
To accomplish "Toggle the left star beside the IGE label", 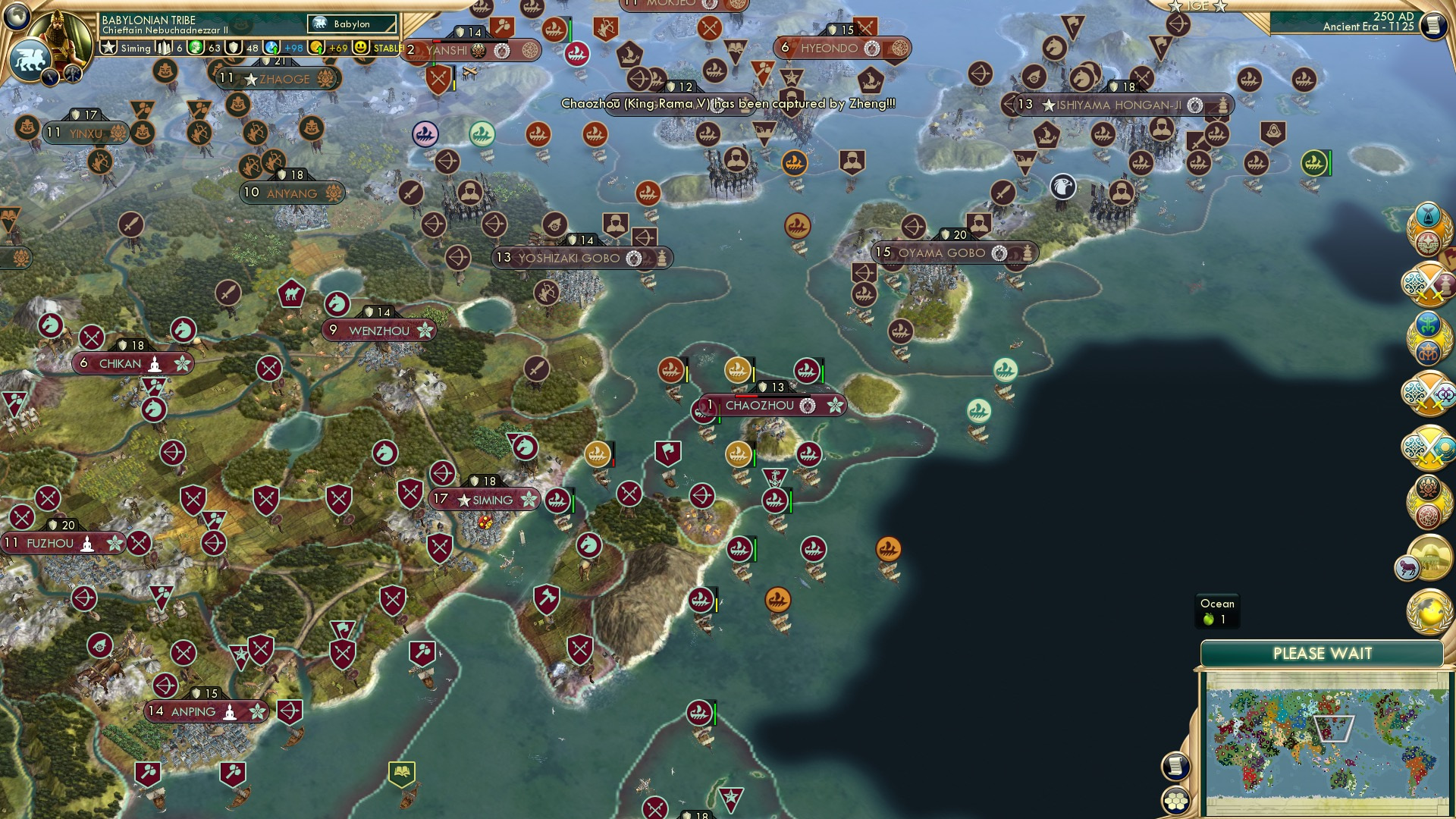I will tap(1174, 6).
